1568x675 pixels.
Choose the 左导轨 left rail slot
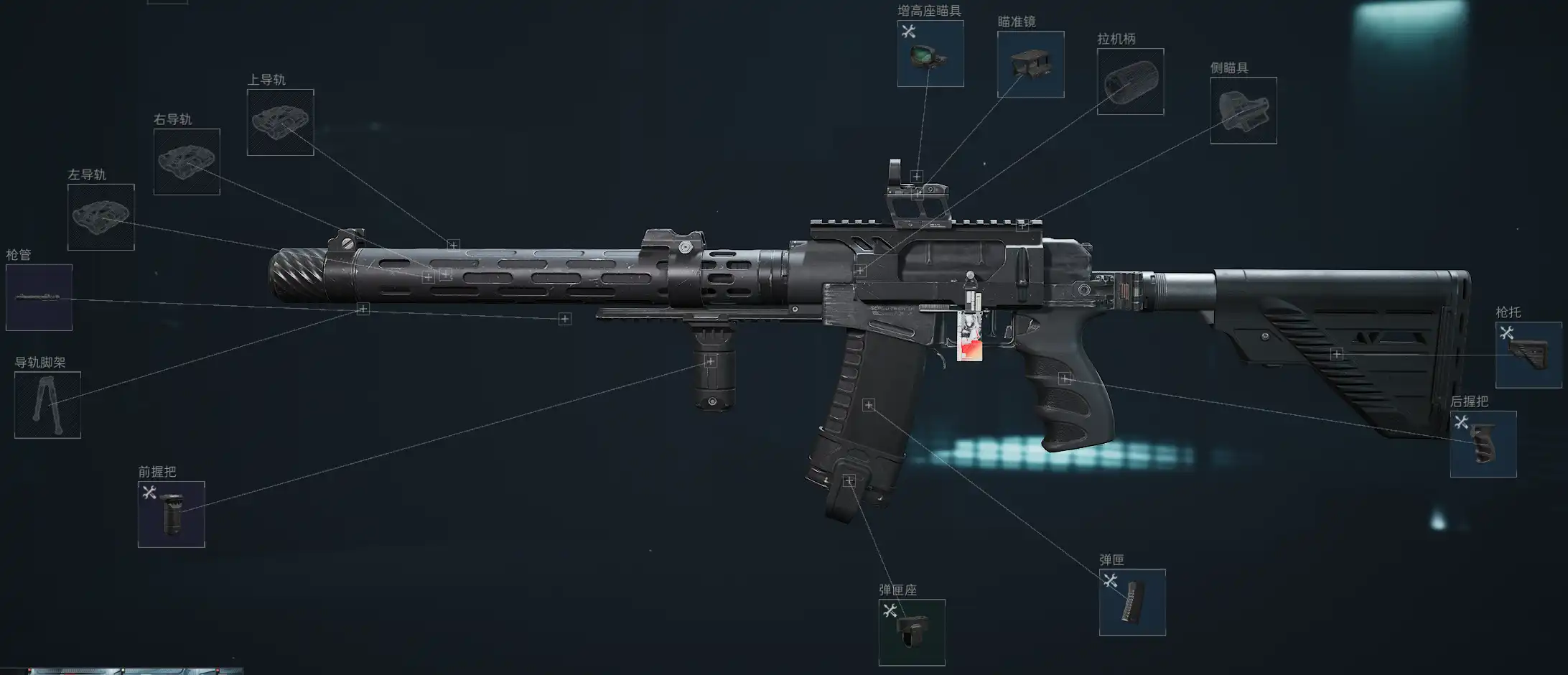coord(101,217)
